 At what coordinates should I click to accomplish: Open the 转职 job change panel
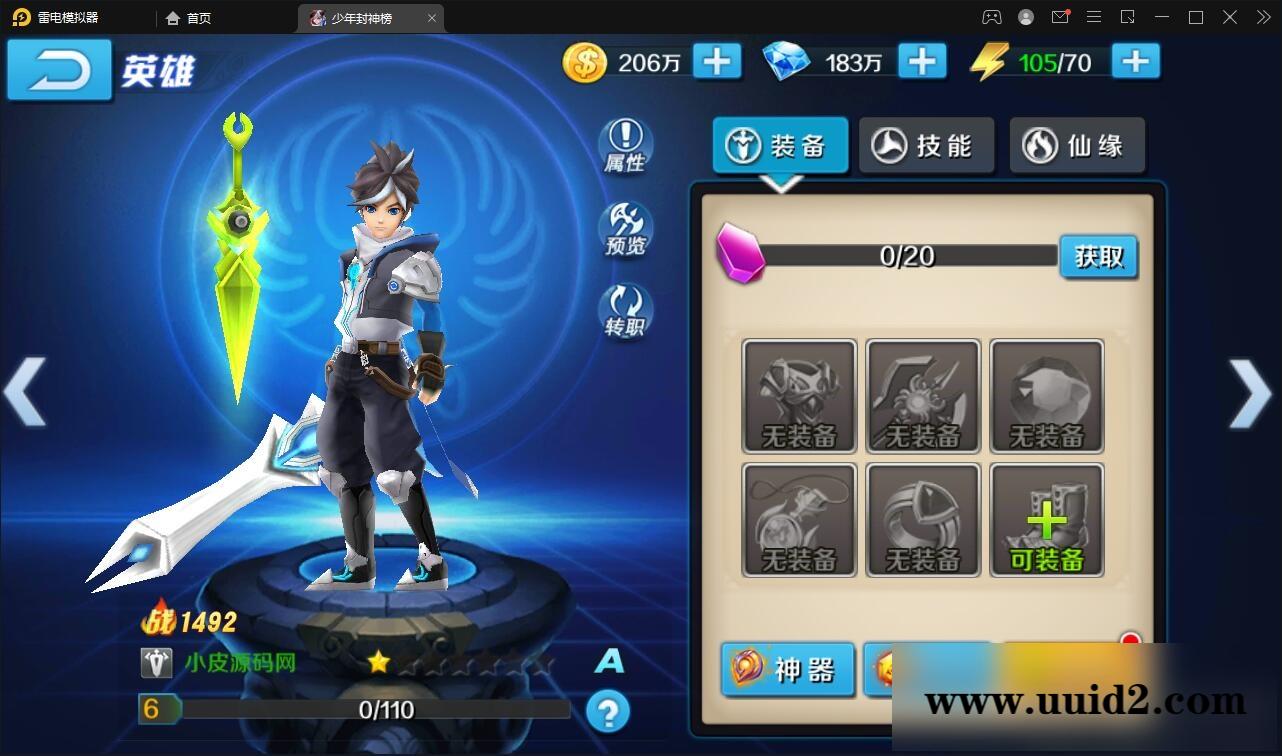[626, 313]
